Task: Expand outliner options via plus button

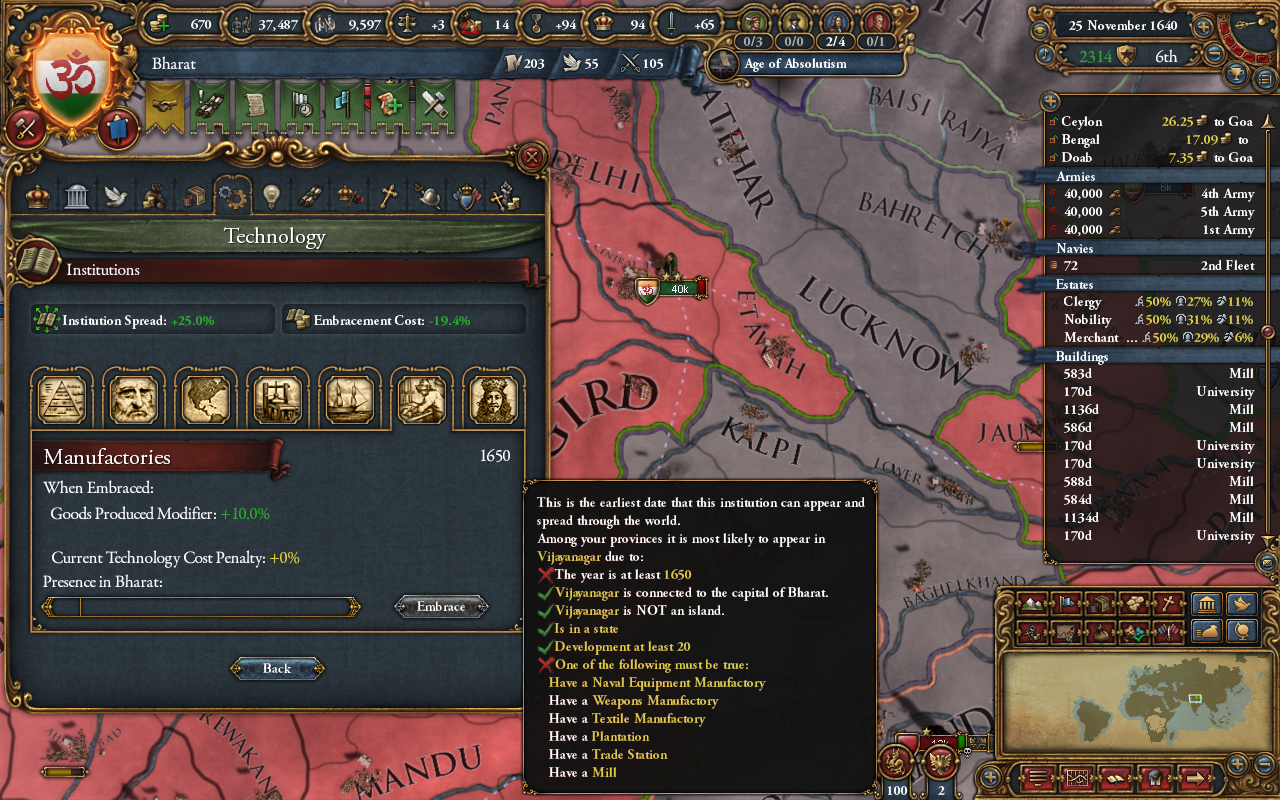Action: [x=1048, y=100]
